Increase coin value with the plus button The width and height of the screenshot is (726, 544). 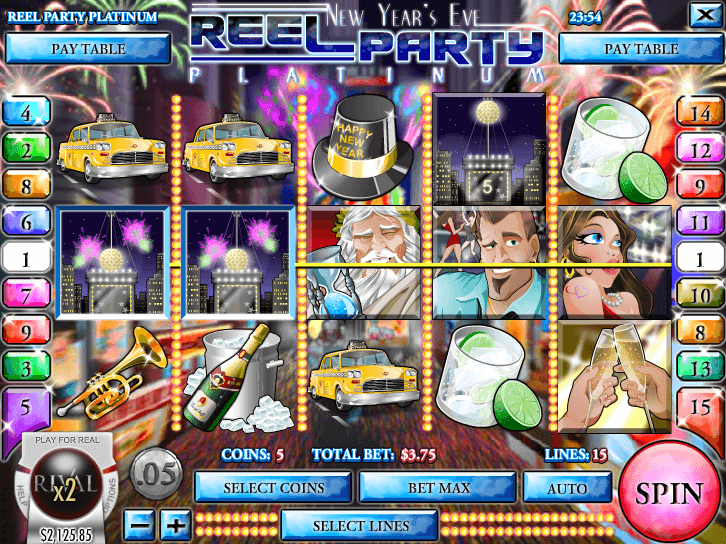click(175, 524)
